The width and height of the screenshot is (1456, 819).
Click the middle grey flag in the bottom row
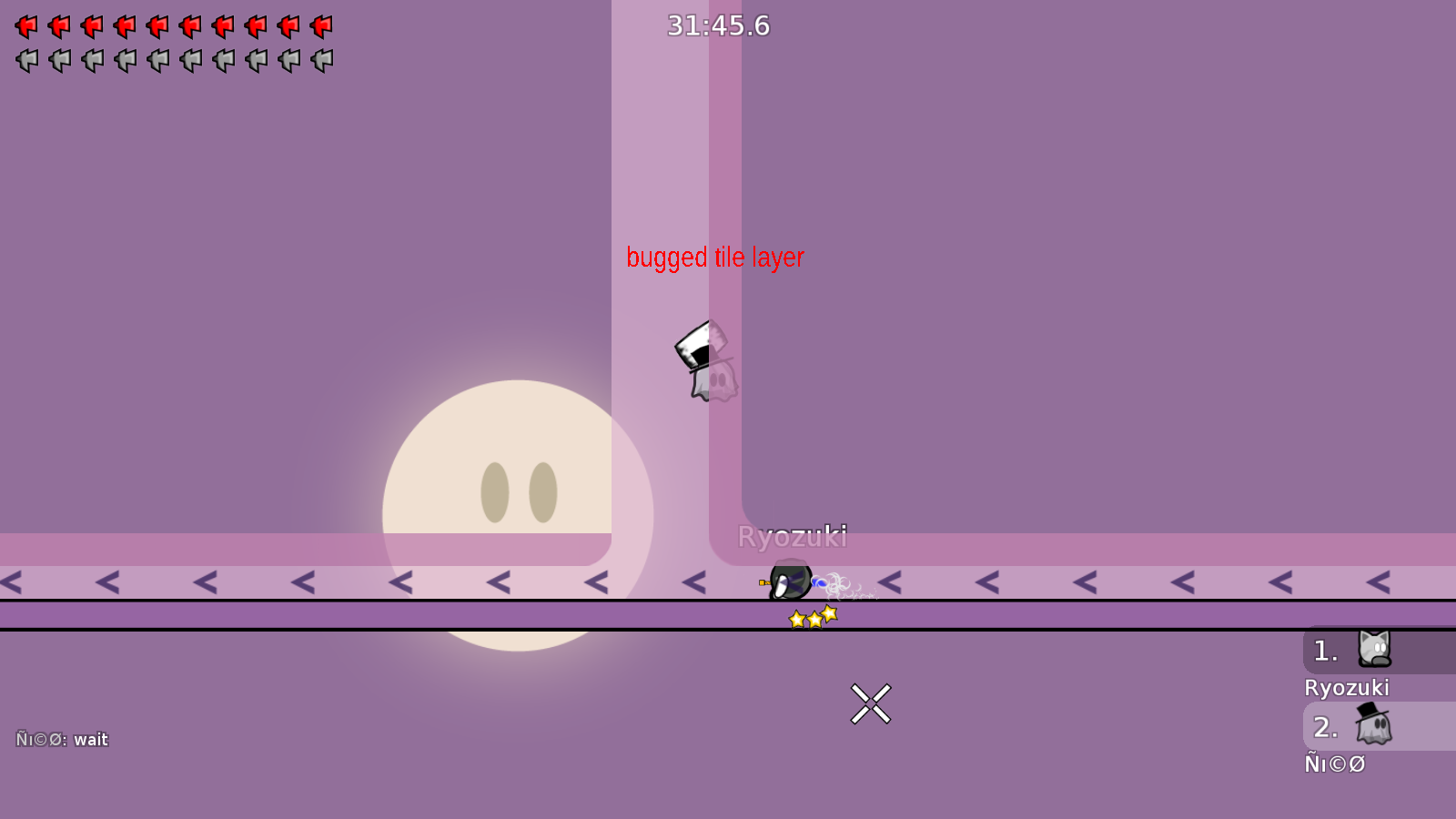pyautogui.click(x=157, y=59)
